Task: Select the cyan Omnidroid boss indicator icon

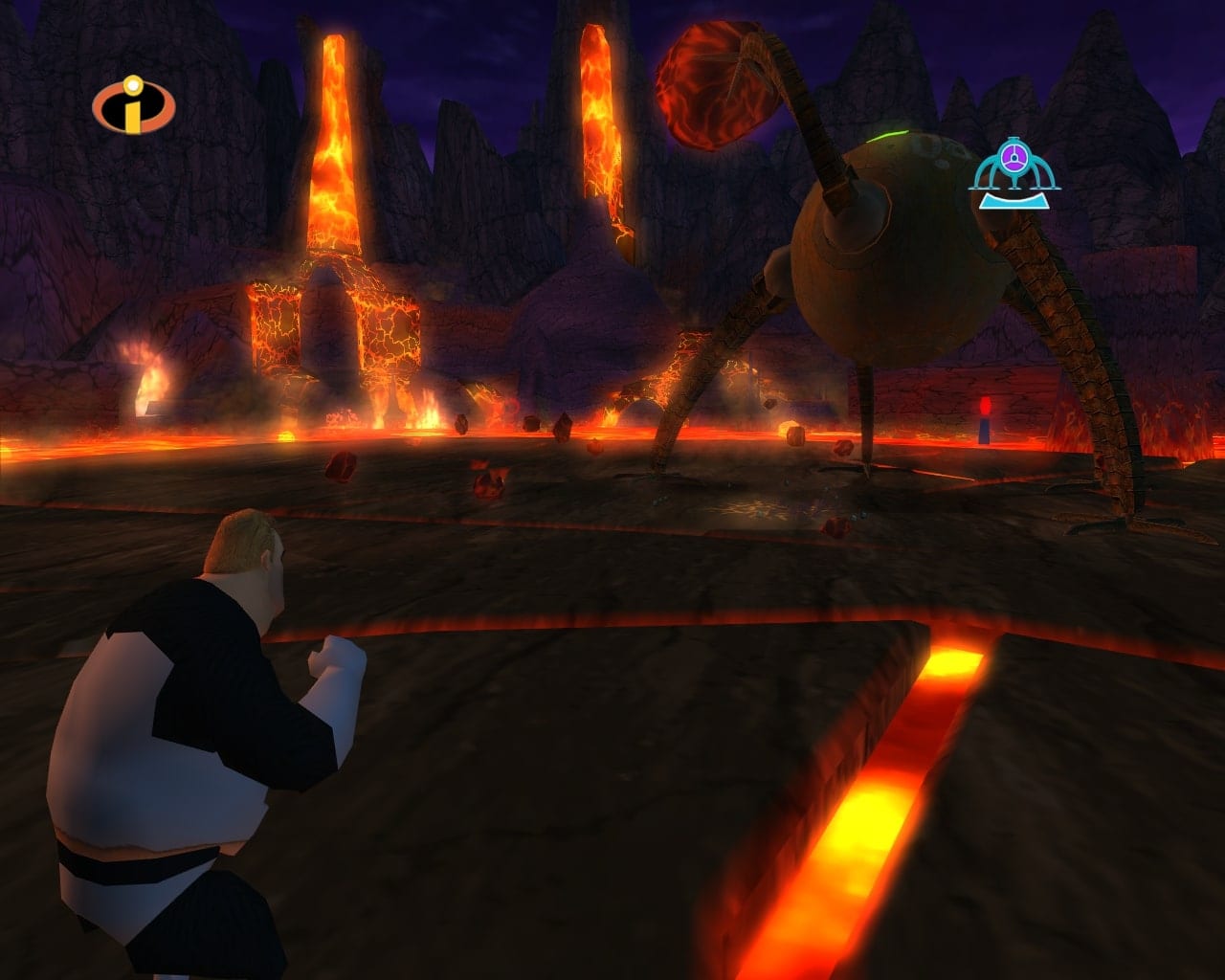Action: [1014, 173]
